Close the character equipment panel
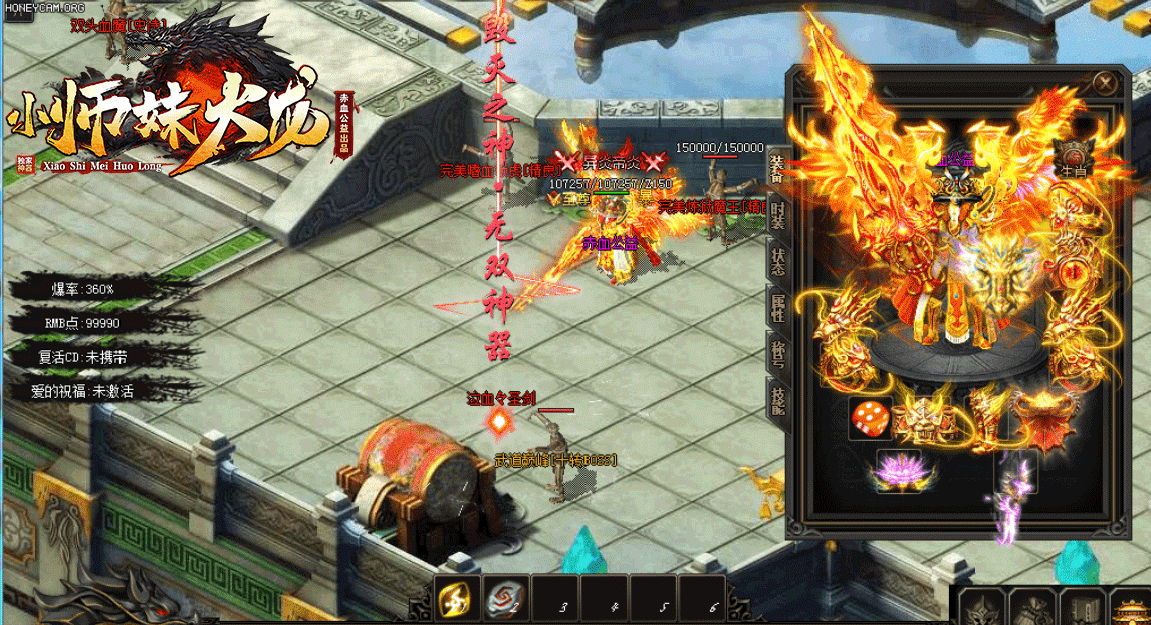Screen dimensions: 1151x625 (x=1104, y=83)
